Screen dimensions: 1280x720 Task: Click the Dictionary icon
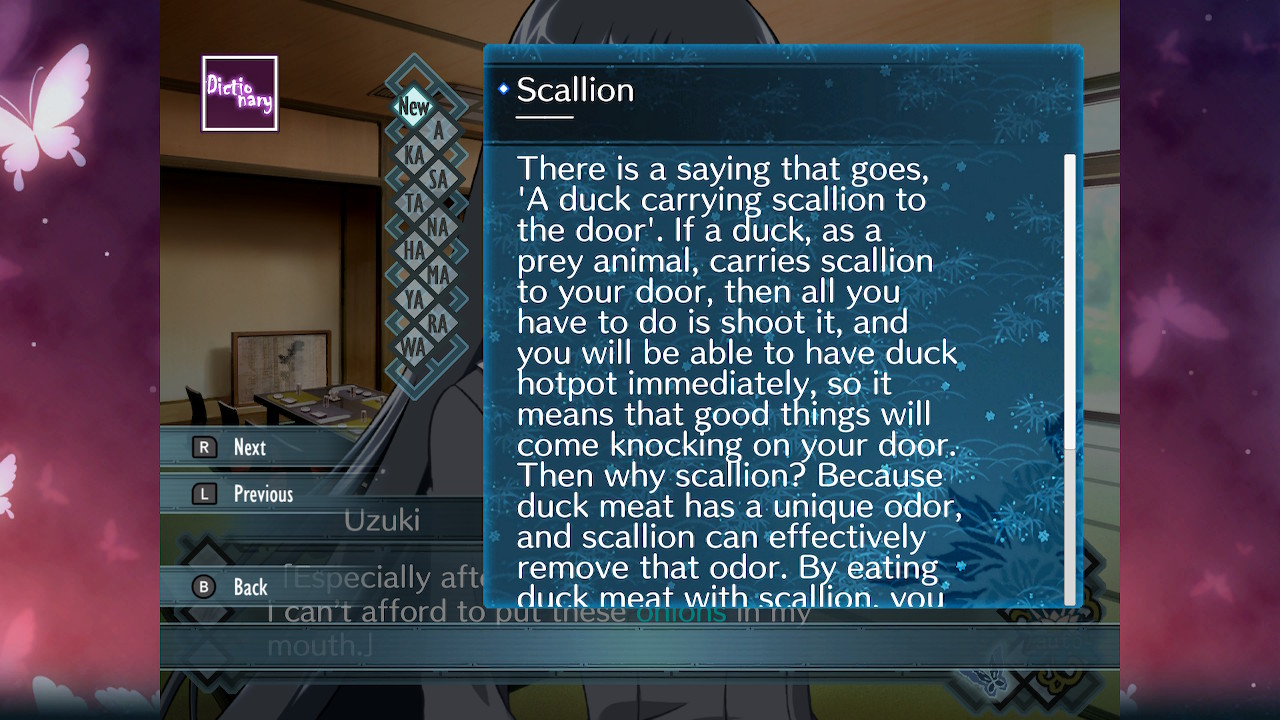pos(240,93)
